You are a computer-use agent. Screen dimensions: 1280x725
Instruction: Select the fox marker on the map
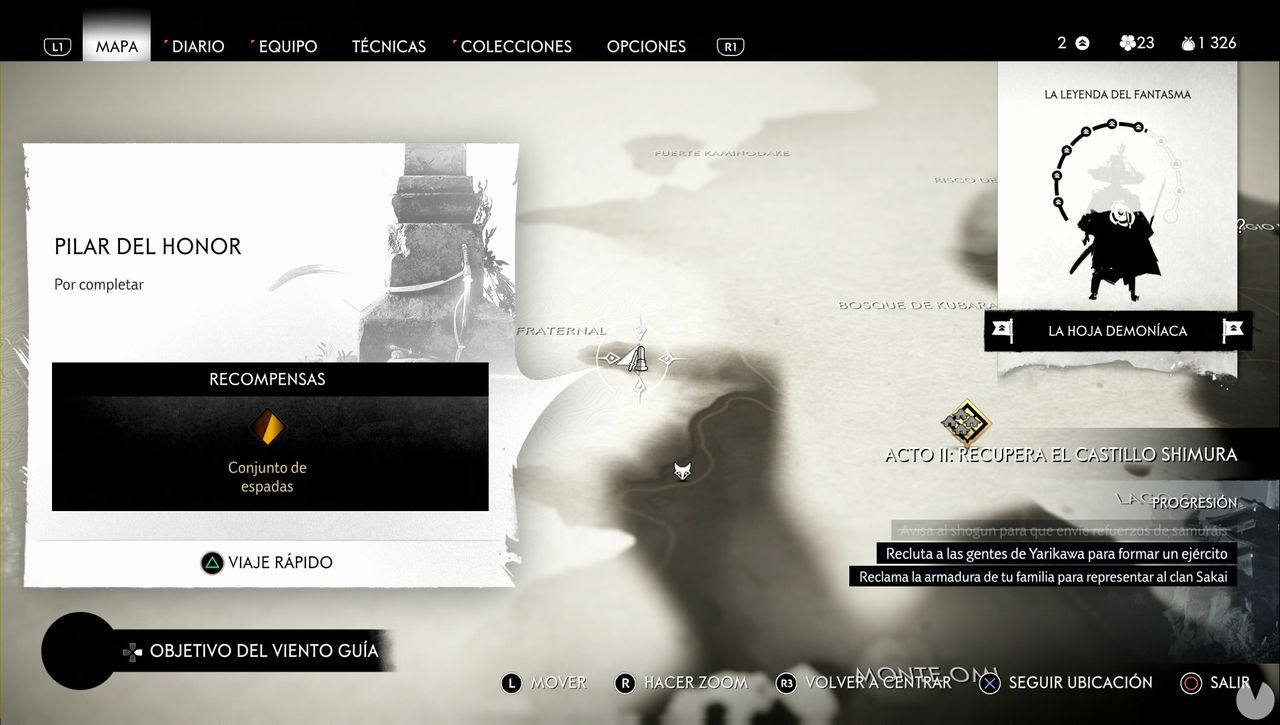pyautogui.click(x=682, y=470)
